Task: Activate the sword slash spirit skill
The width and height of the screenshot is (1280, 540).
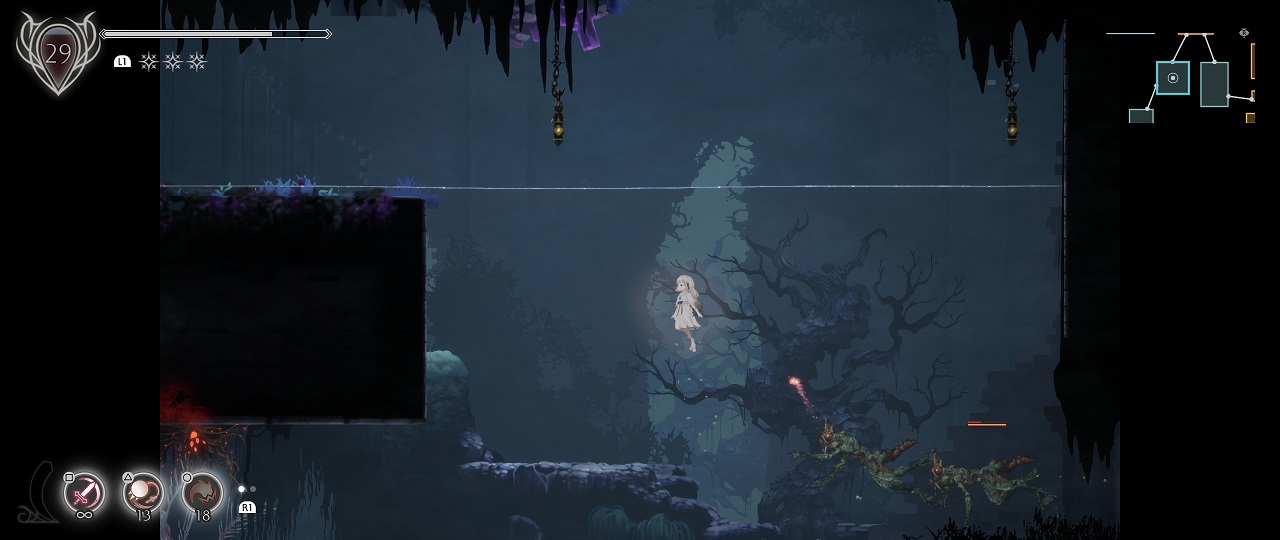Action: [85, 493]
